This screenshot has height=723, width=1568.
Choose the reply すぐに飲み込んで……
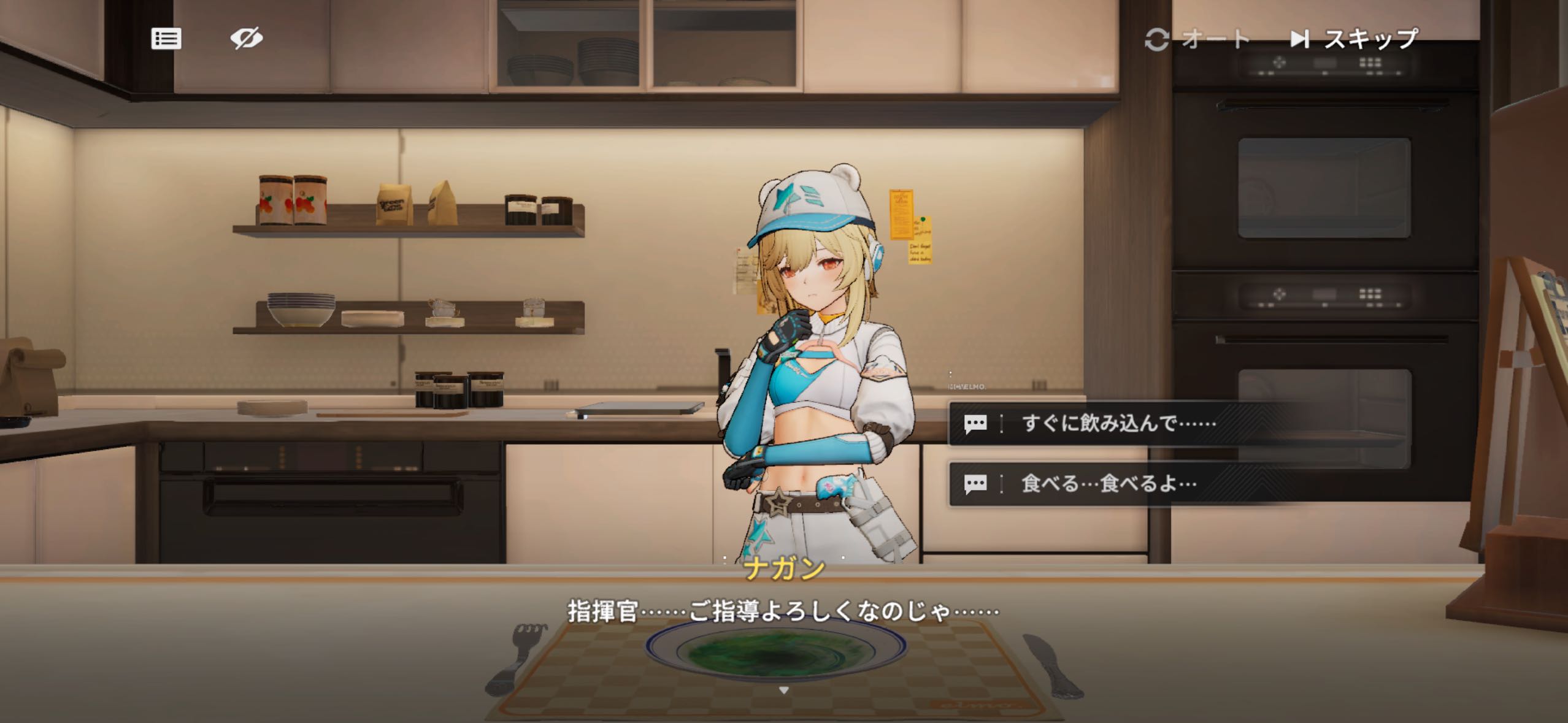(x=1116, y=423)
